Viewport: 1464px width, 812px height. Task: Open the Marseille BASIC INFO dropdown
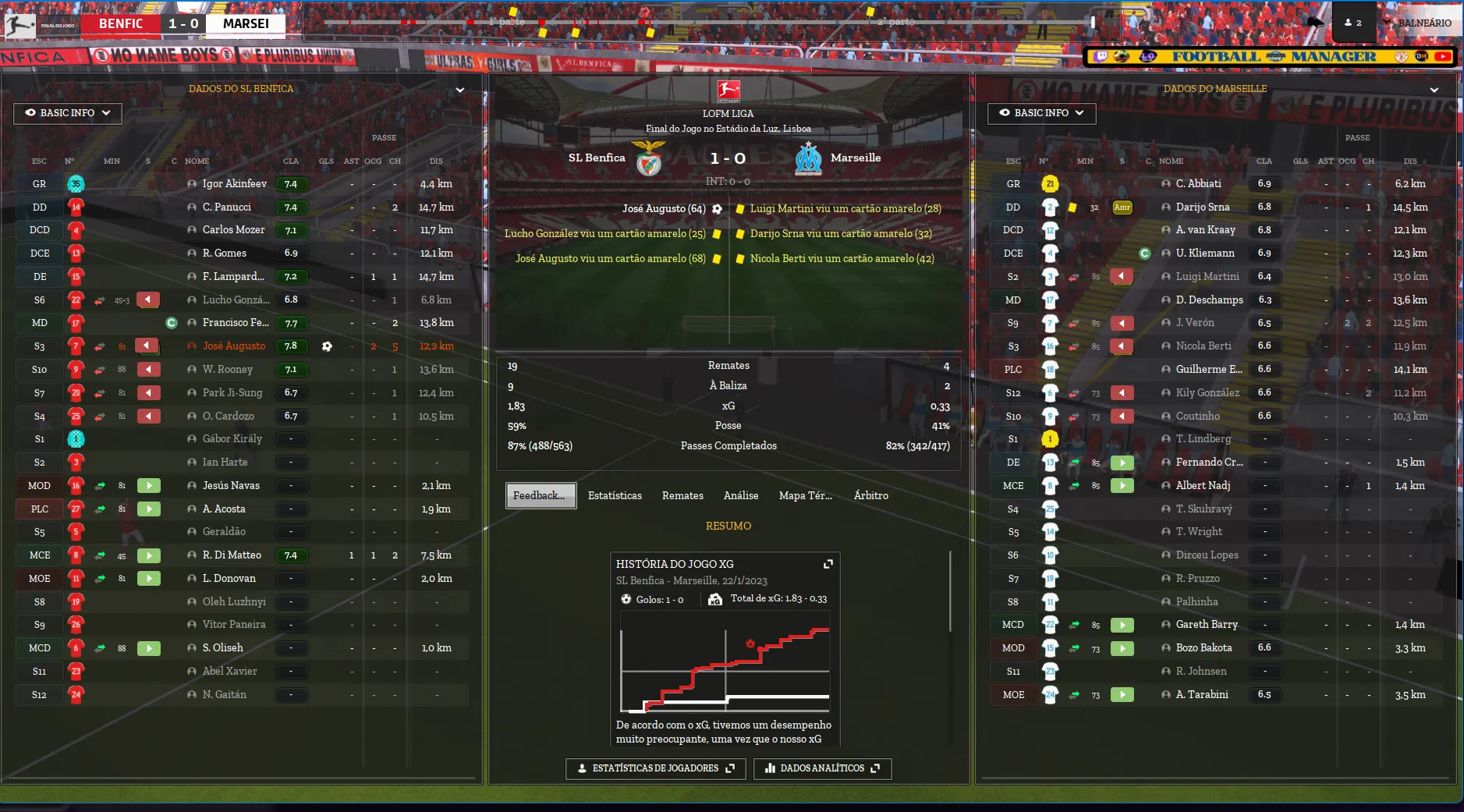1041,113
